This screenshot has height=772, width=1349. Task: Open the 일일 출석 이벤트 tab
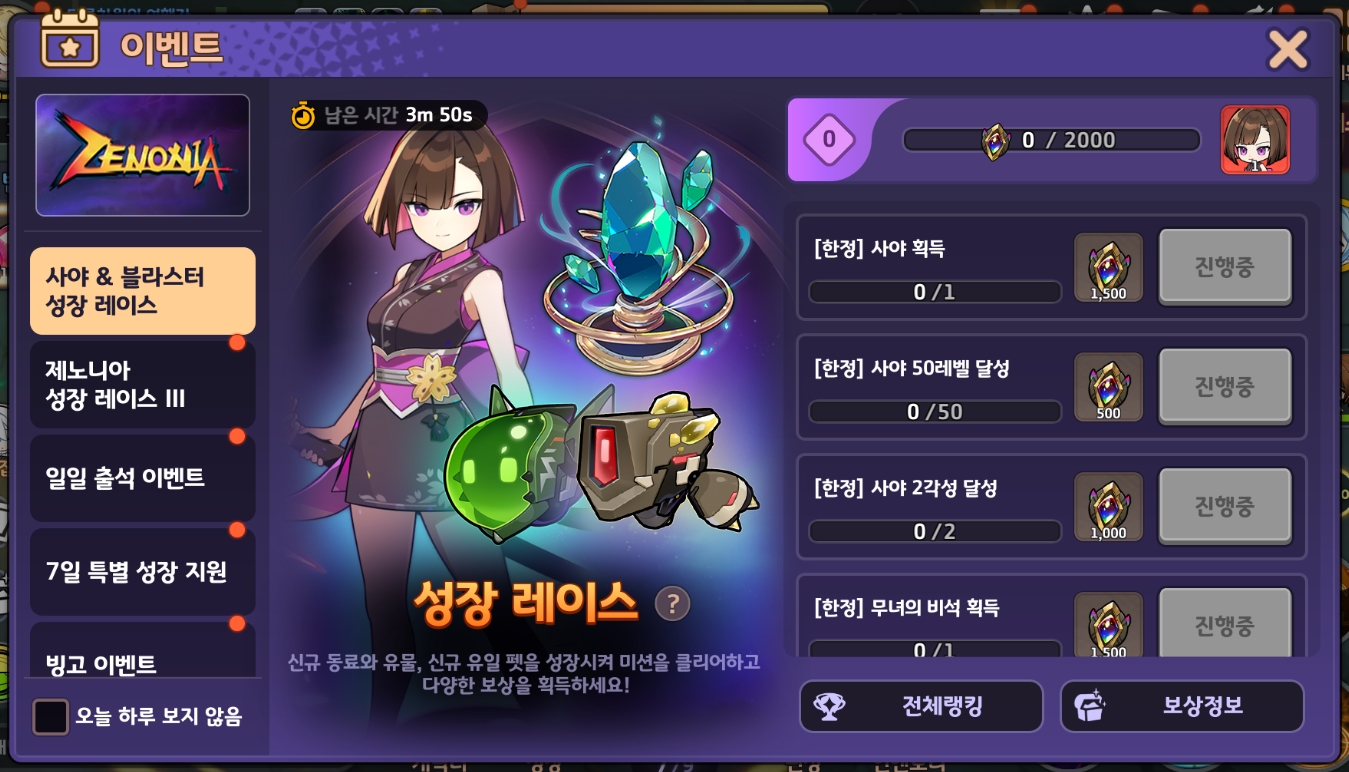(x=142, y=478)
